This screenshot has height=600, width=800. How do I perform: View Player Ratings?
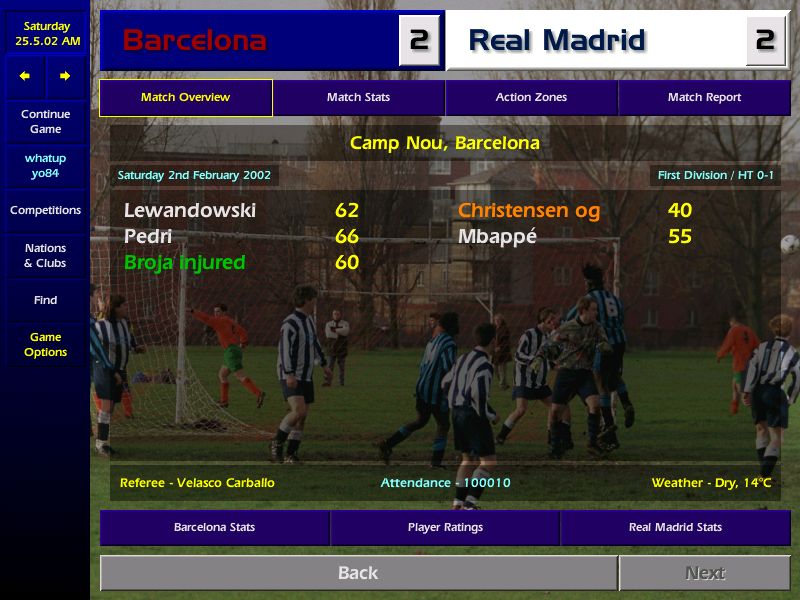point(445,527)
